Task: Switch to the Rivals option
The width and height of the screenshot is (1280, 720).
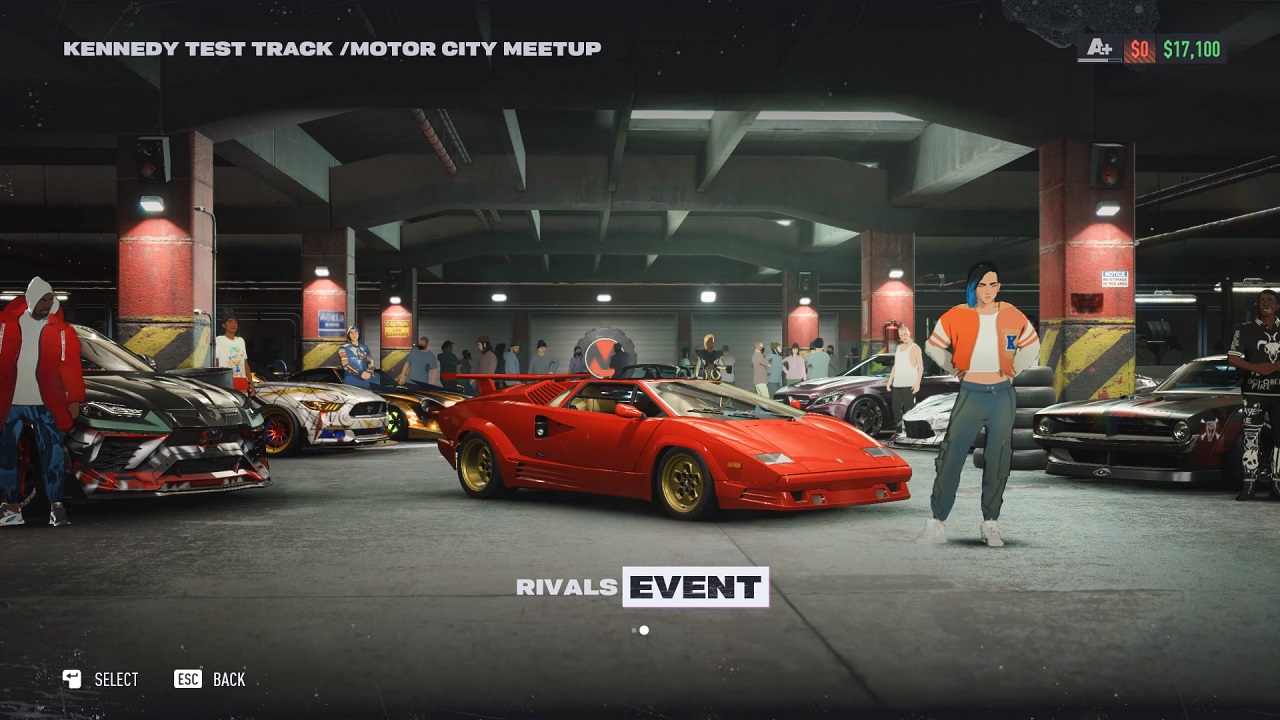Action: pos(566,588)
